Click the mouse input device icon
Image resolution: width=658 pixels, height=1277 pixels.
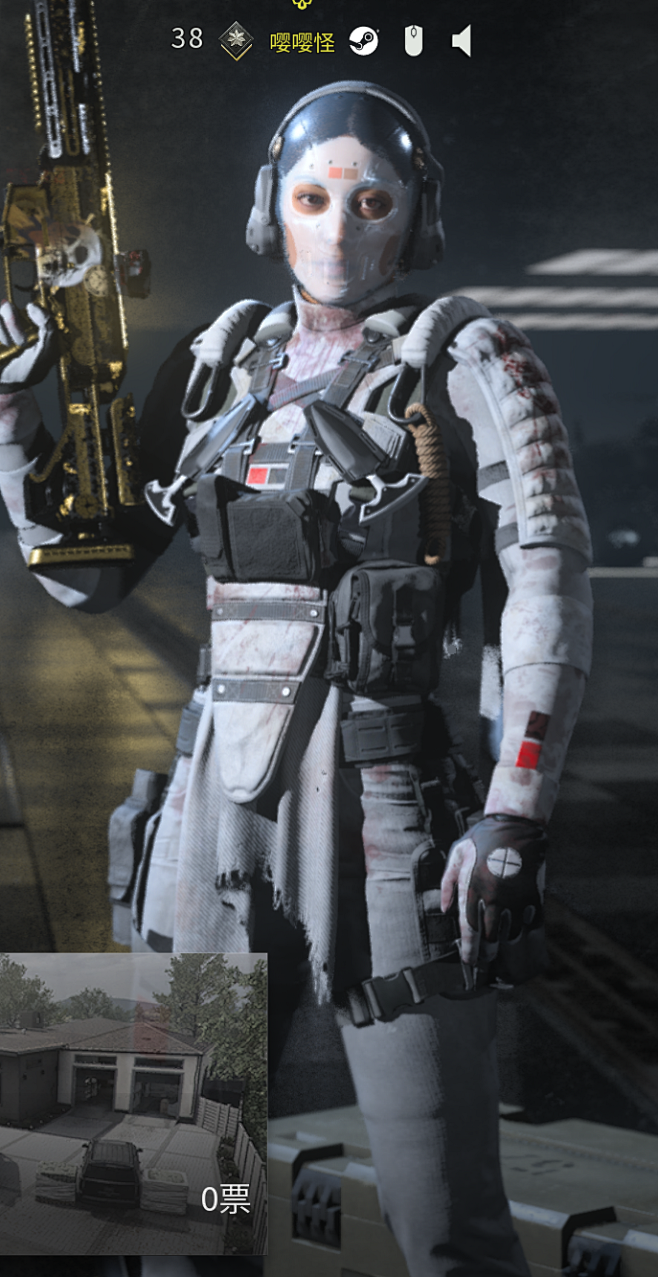(413, 41)
